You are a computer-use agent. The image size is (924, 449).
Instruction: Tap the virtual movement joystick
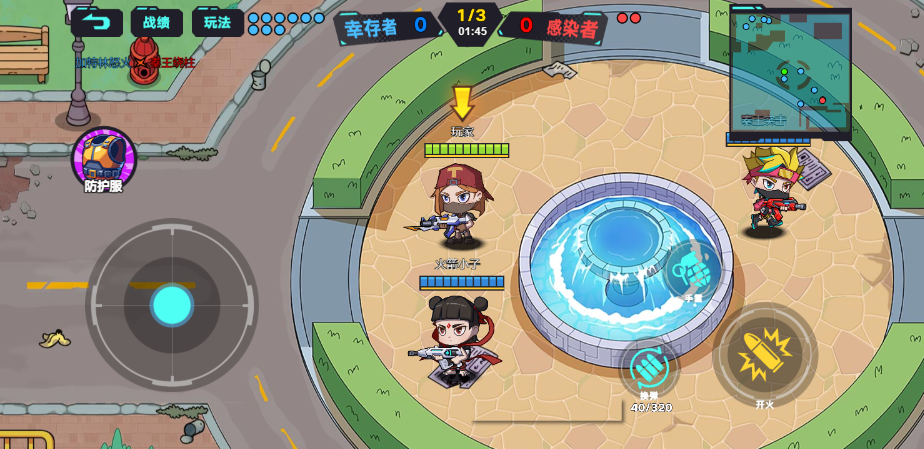[172, 305]
